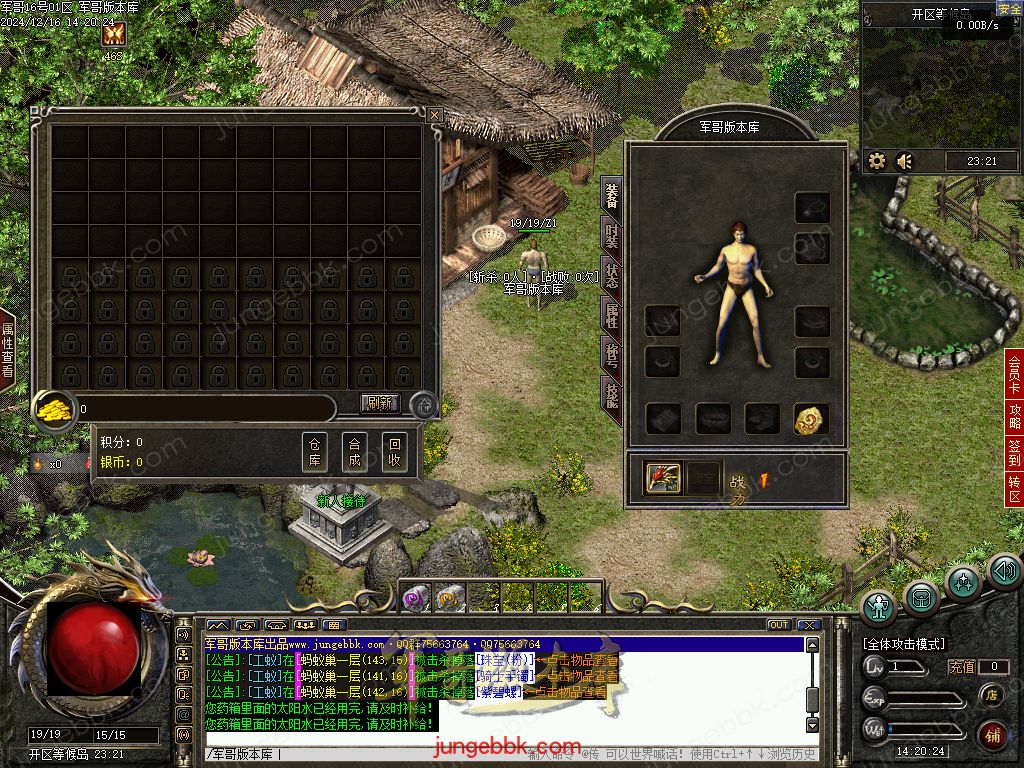The image size is (1024, 768).
Task: Toggle the speaker sound icon
Action: point(905,161)
